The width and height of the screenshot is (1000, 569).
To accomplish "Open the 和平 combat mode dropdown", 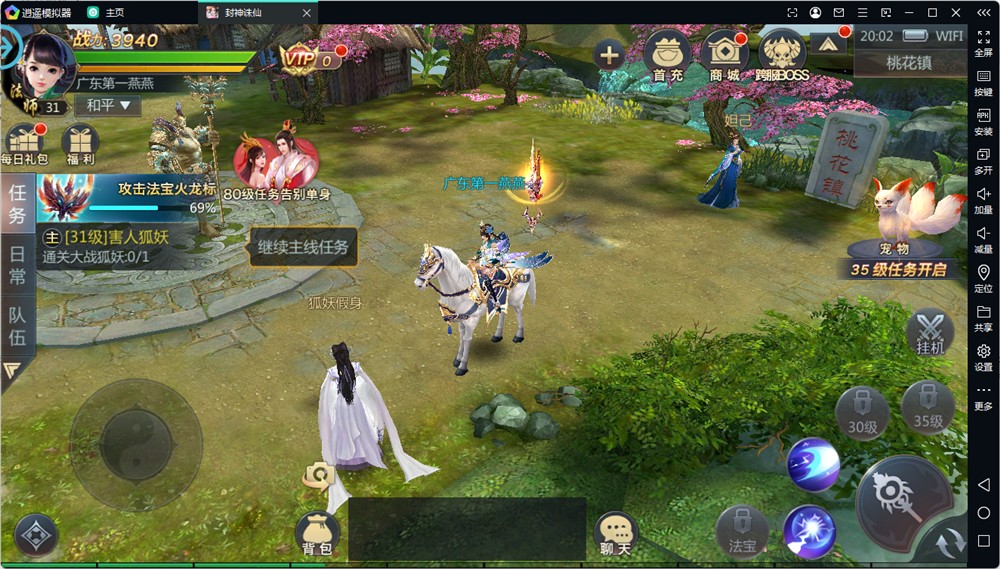I will click(108, 105).
